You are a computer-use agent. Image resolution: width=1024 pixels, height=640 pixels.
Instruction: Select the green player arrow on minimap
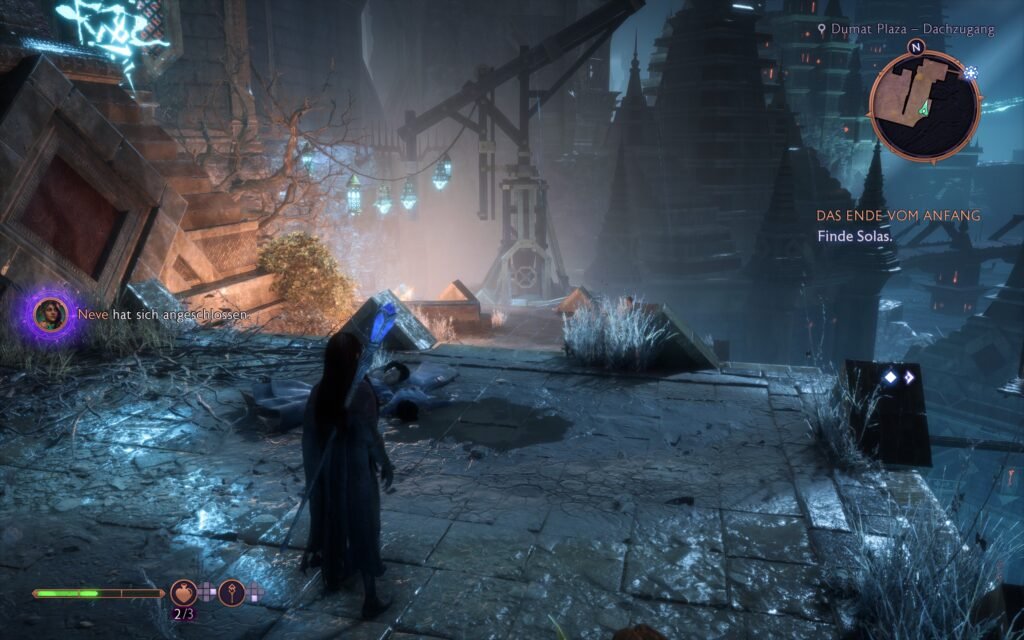tap(927, 107)
